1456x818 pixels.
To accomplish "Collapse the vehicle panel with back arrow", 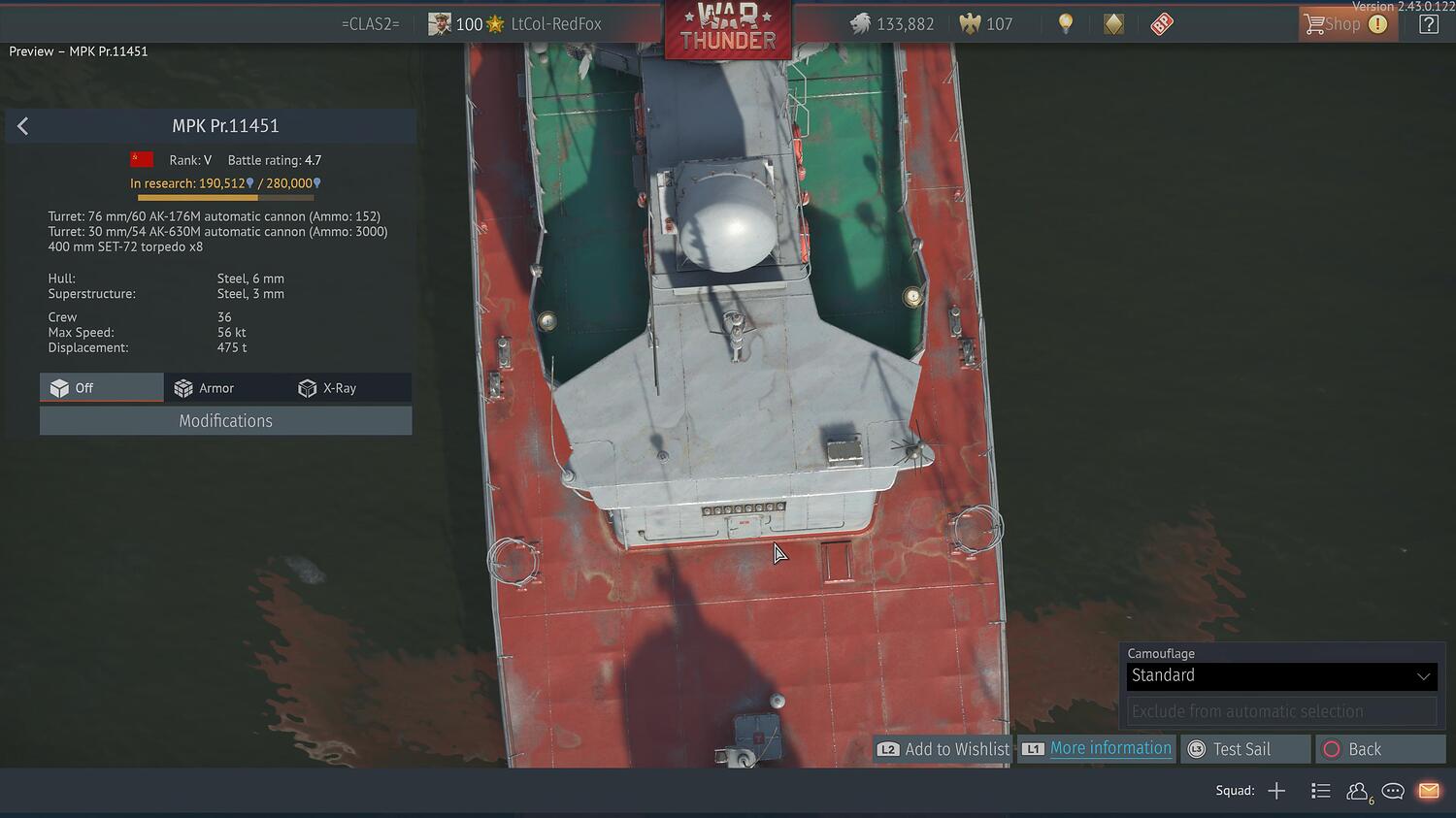I will click(x=21, y=125).
